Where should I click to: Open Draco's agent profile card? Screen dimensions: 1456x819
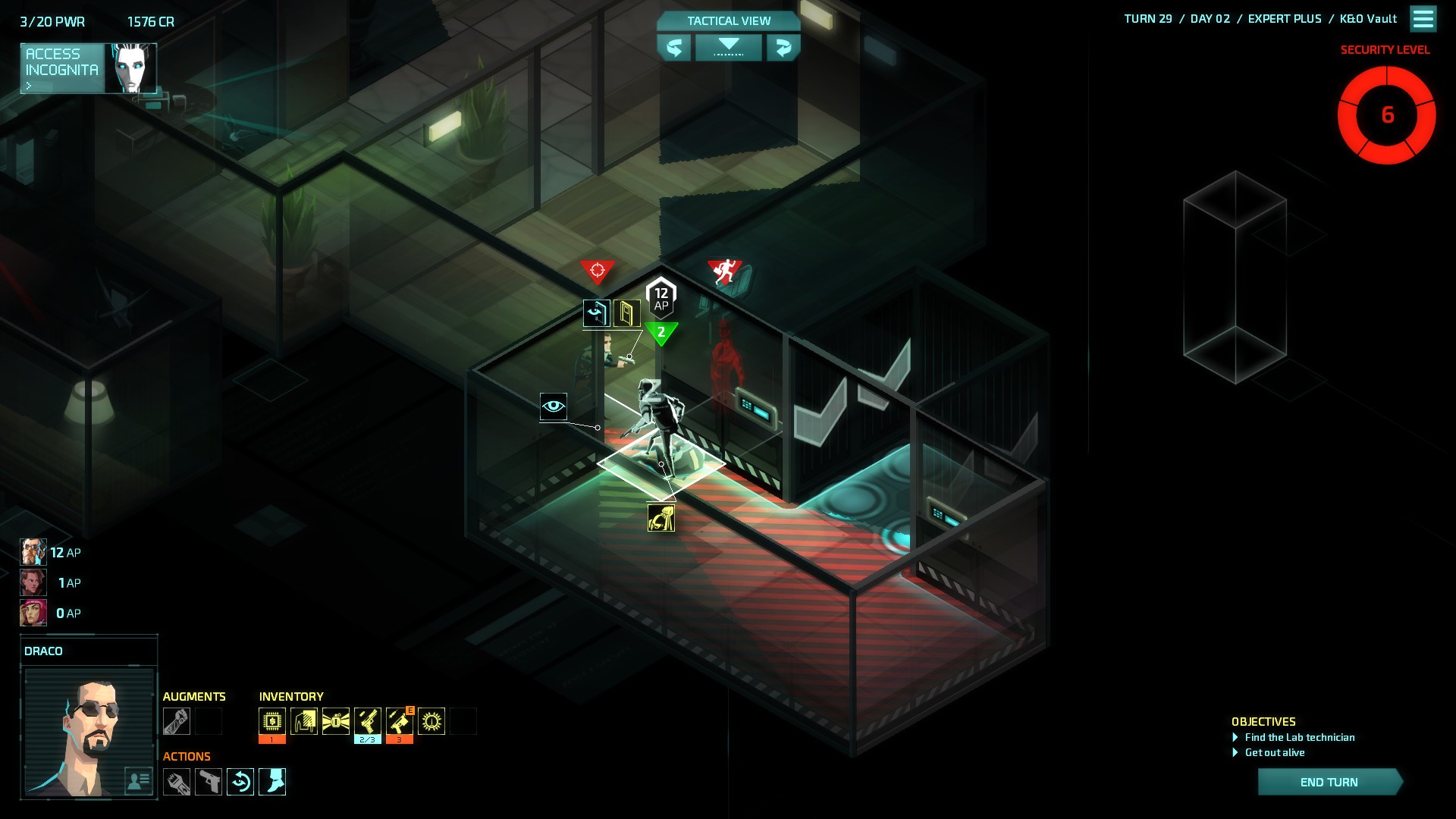pos(138,780)
